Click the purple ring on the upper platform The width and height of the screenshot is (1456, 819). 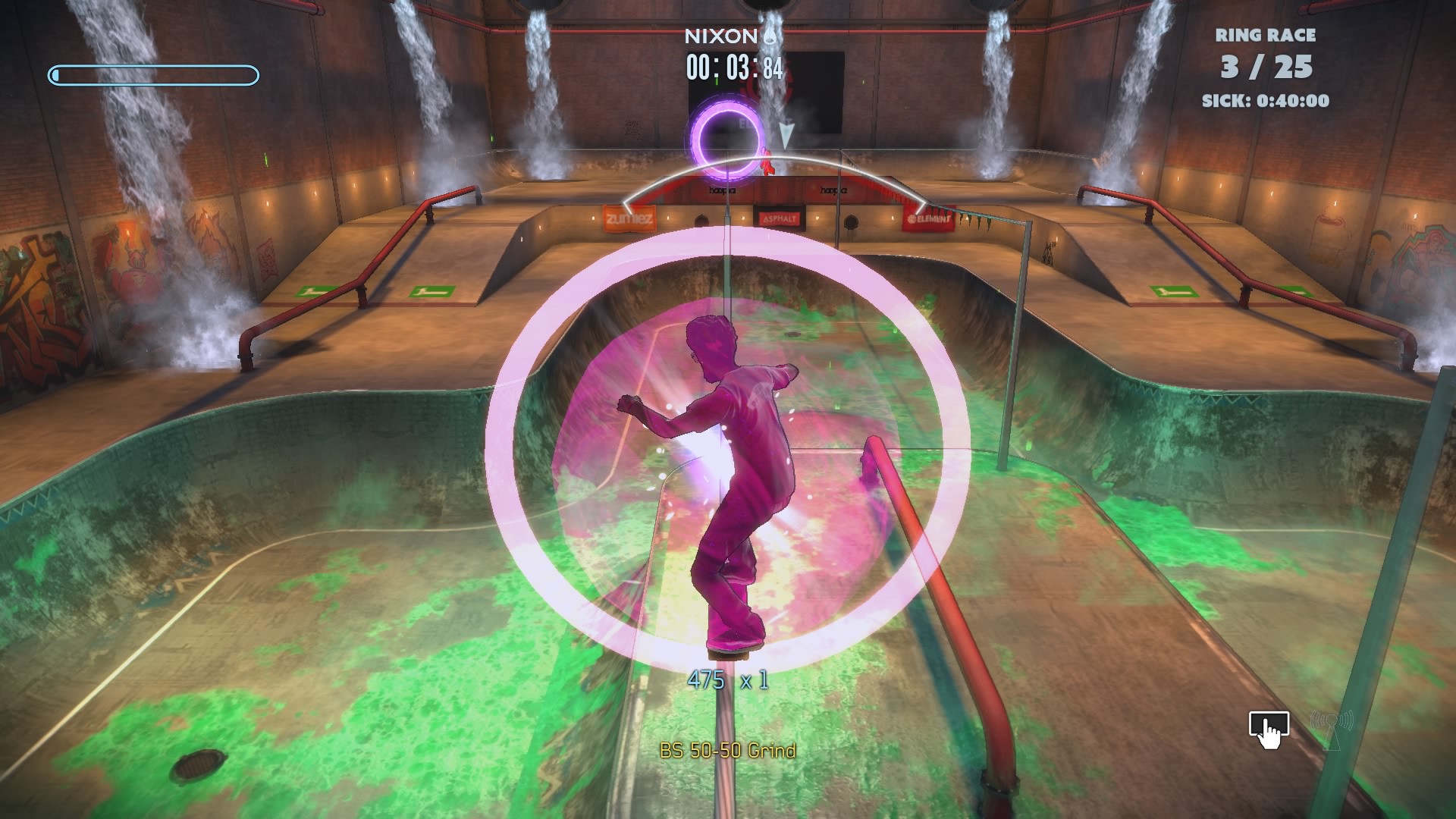click(x=726, y=133)
